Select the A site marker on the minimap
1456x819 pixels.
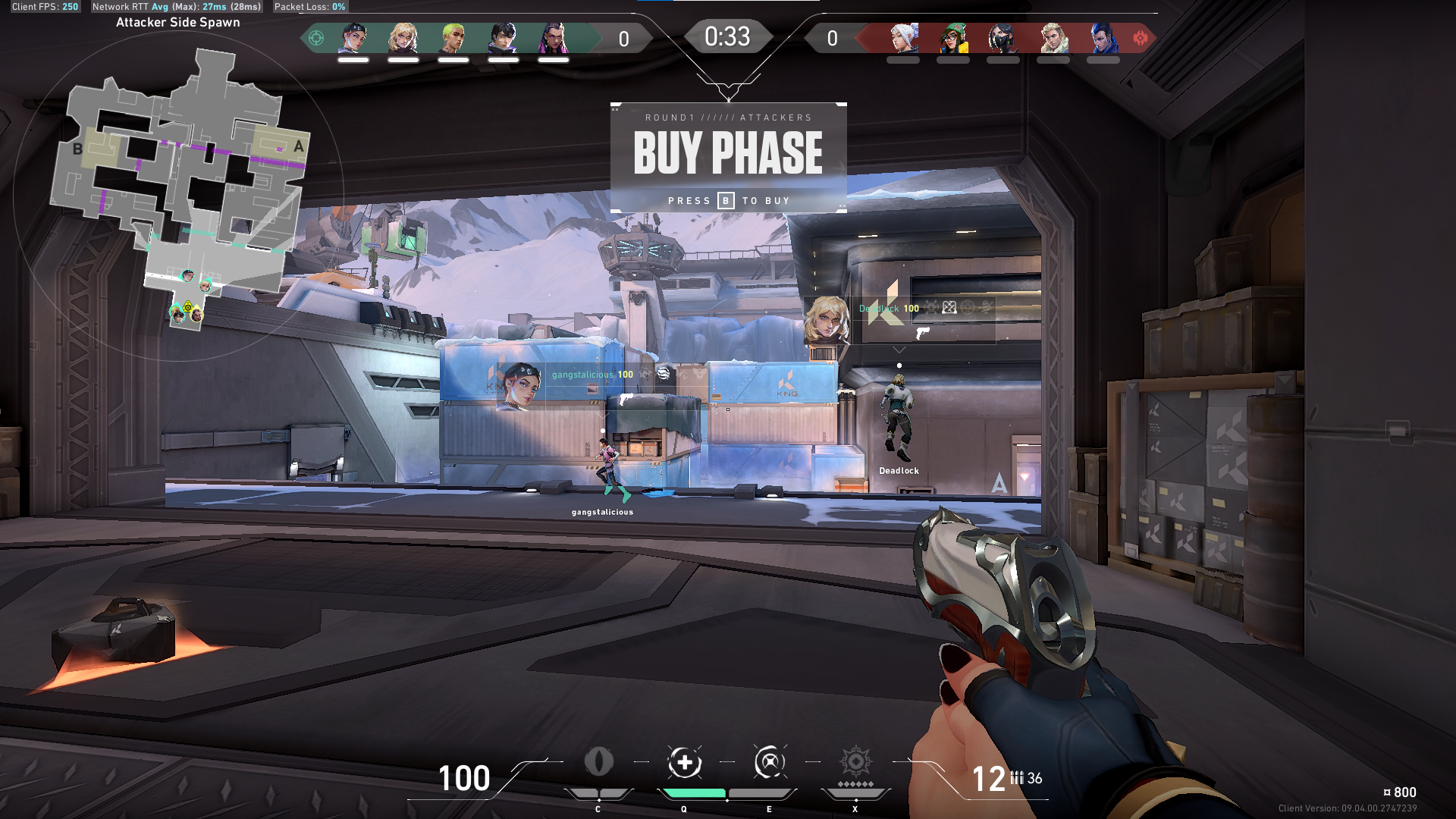coord(298,146)
